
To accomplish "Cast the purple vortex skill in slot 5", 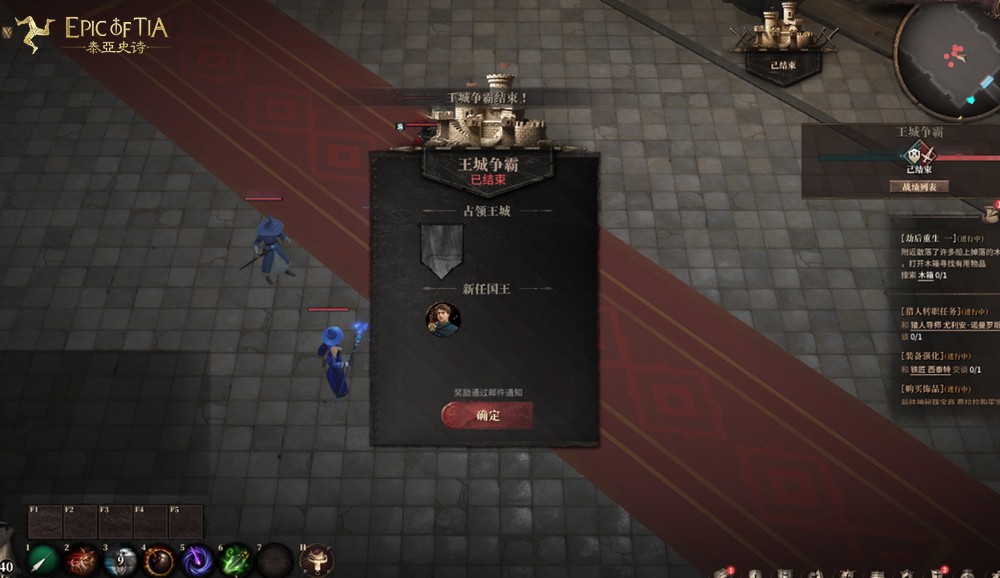I will coord(198,560).
